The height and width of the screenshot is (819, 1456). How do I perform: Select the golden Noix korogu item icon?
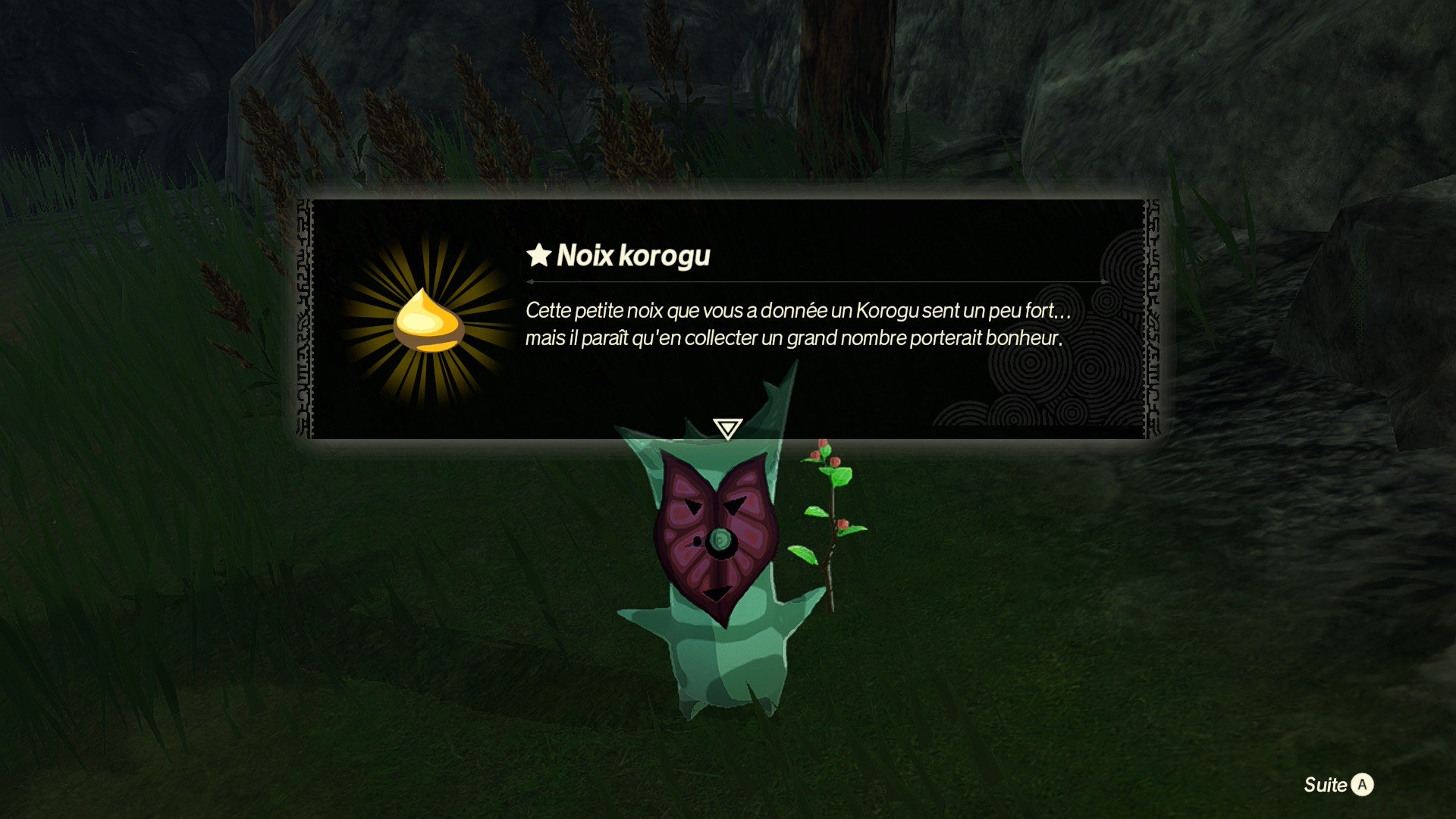(x=428, y=321)
